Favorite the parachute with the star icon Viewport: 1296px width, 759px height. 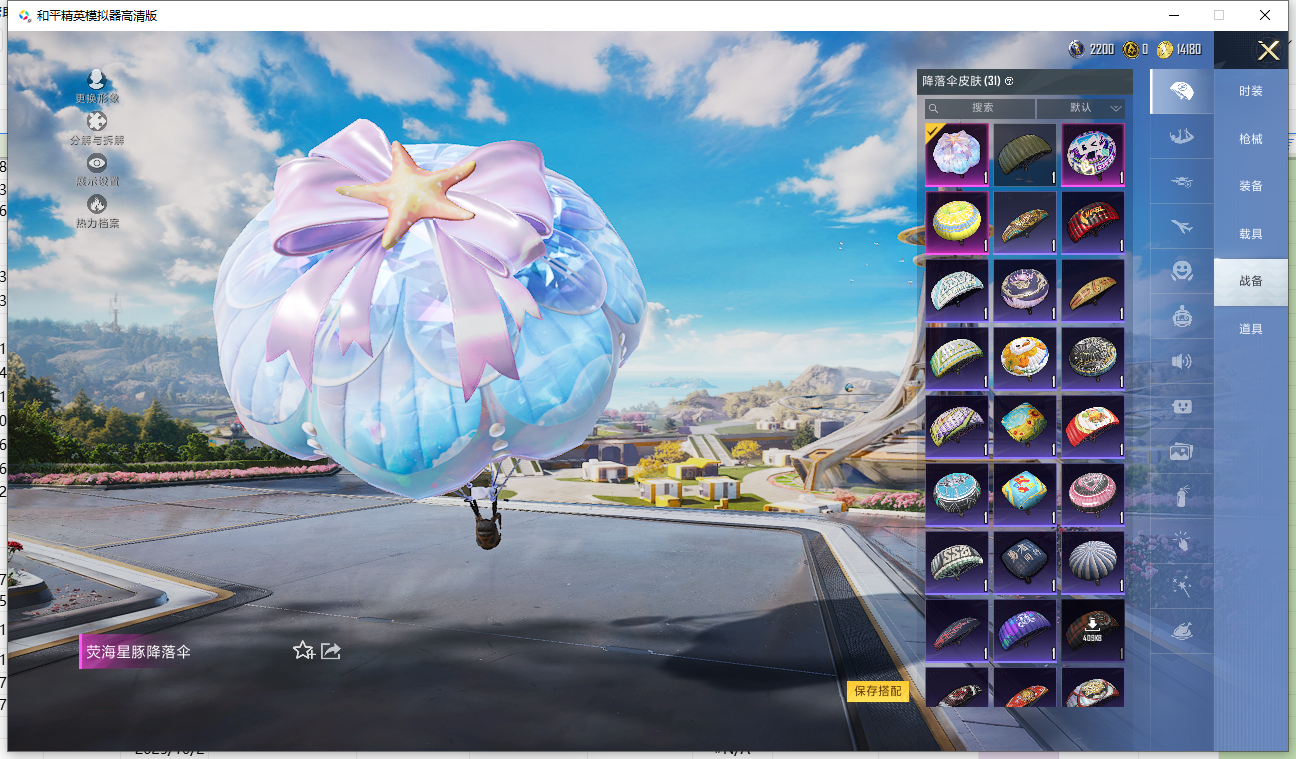[x=303, y=651]
